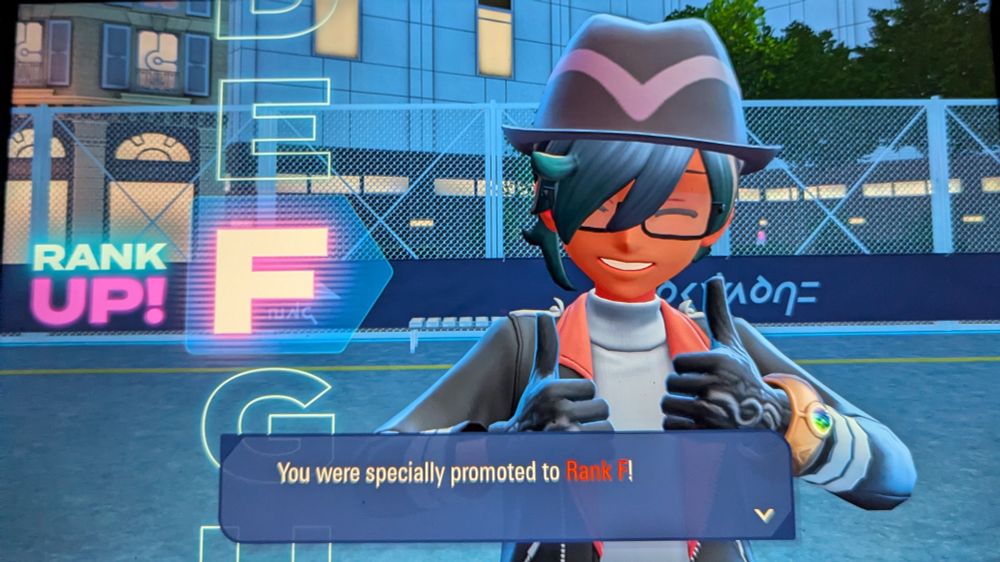The height and width of the screenshot is (562, 1000).
Task: Click the Rank F promotion dialogue box
Action: [505, 485]
